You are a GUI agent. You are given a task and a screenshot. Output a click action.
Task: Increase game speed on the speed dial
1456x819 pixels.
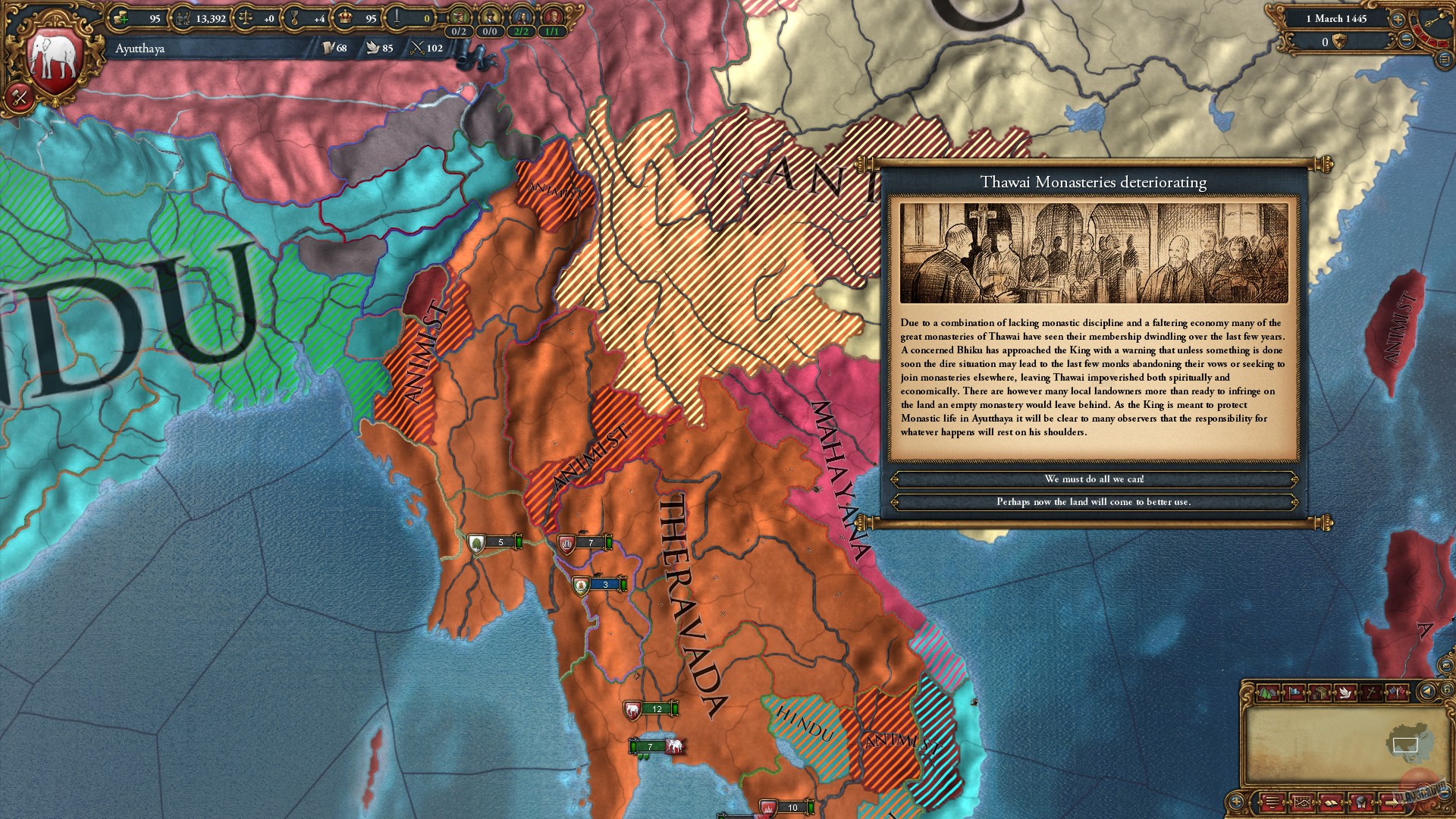tap(1398, 20)
